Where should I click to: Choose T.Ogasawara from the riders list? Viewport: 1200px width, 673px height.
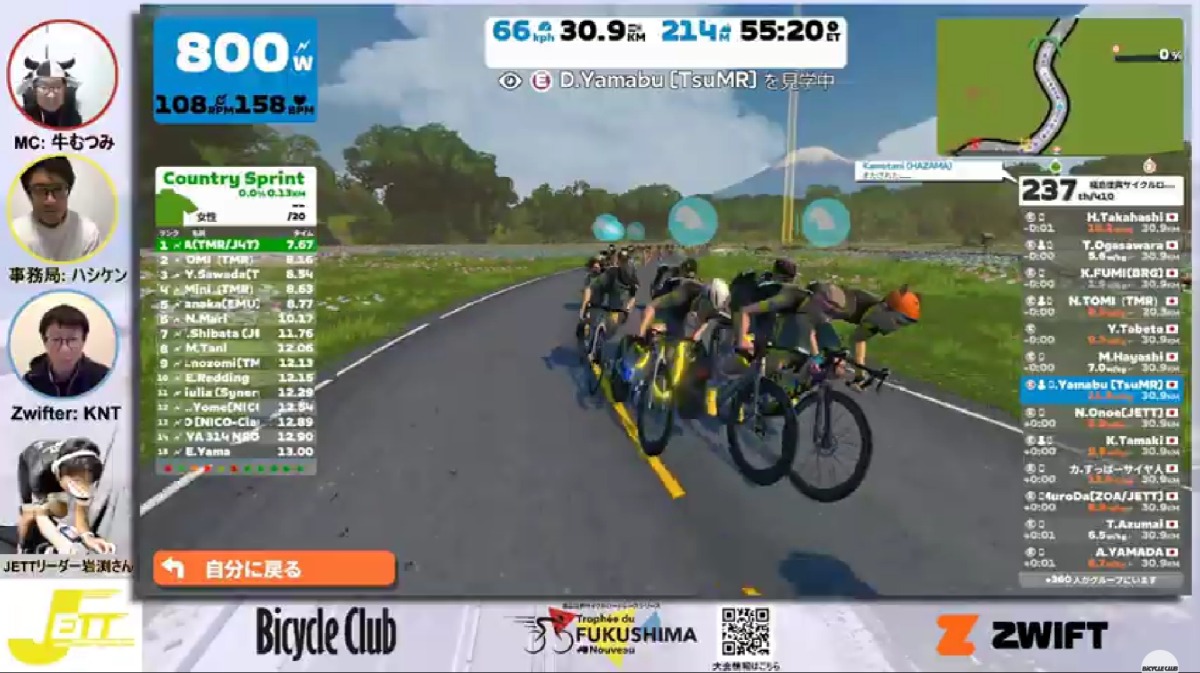pyautogui.click(x=1101, y=250)
